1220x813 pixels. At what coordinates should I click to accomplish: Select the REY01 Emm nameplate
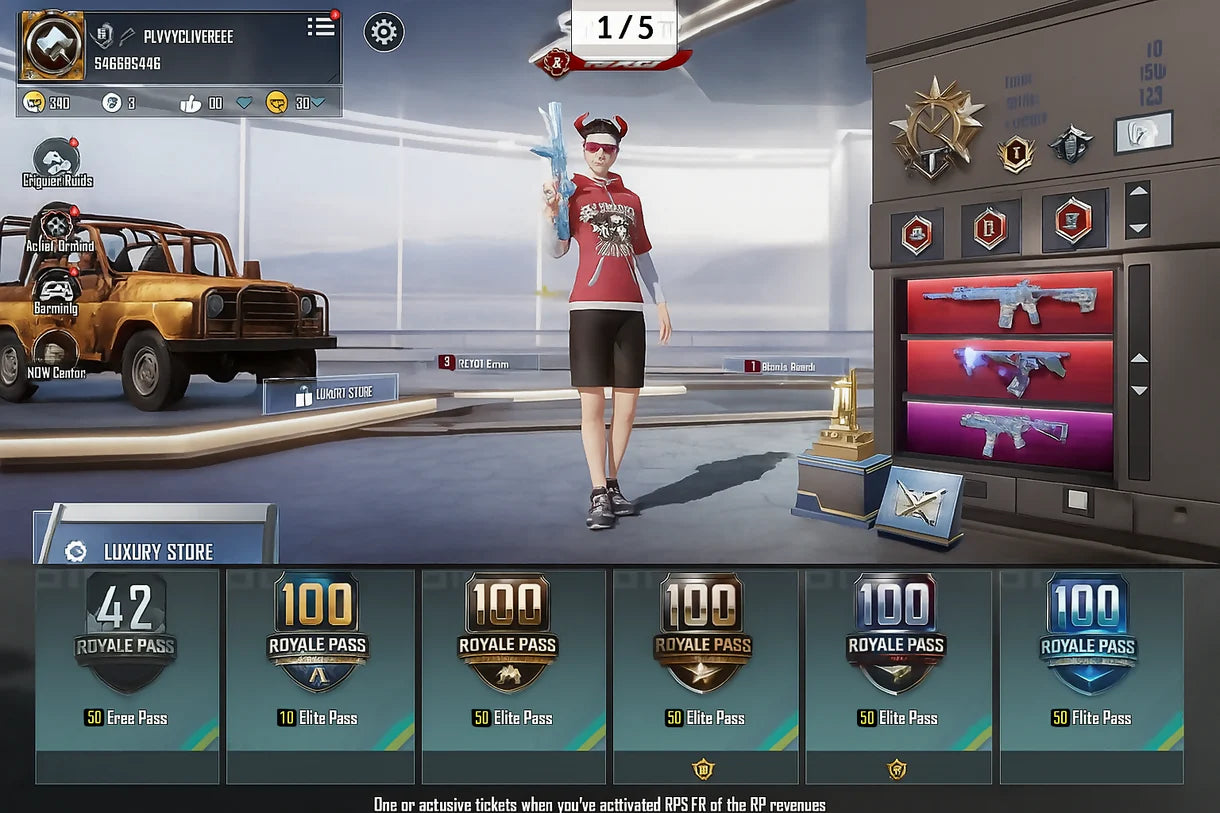(488, 363)
